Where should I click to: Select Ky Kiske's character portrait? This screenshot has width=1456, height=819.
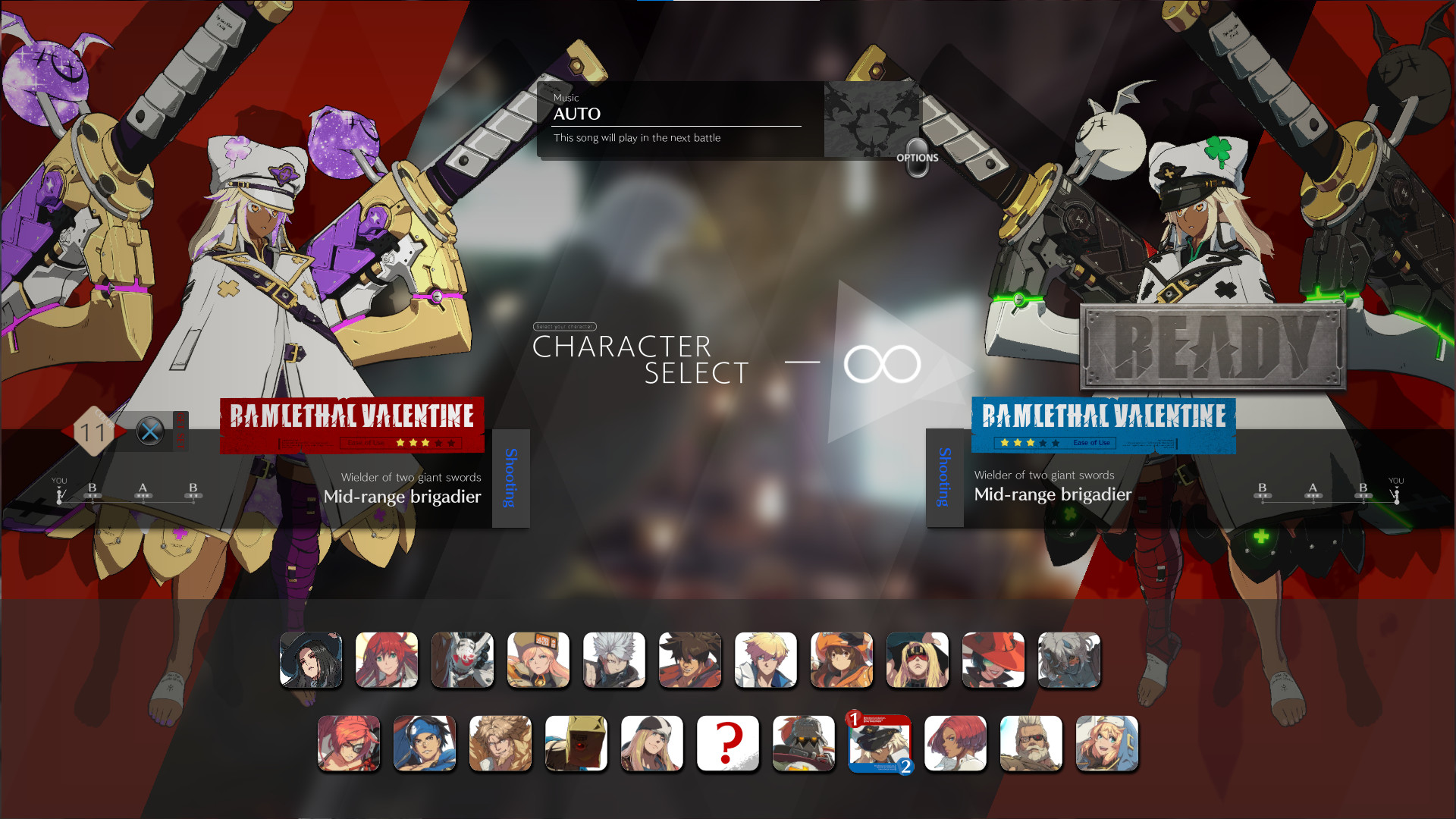766,660
